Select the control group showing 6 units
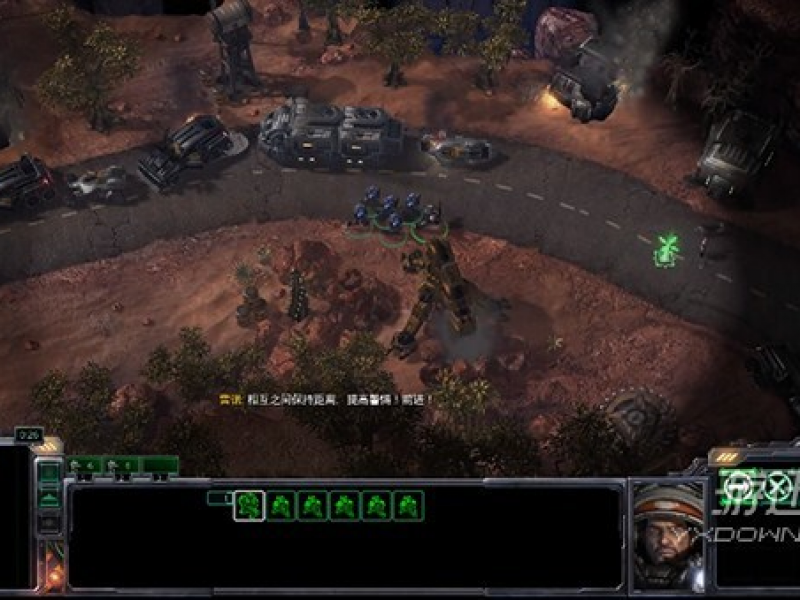800x600 pixels. (121, 465)
